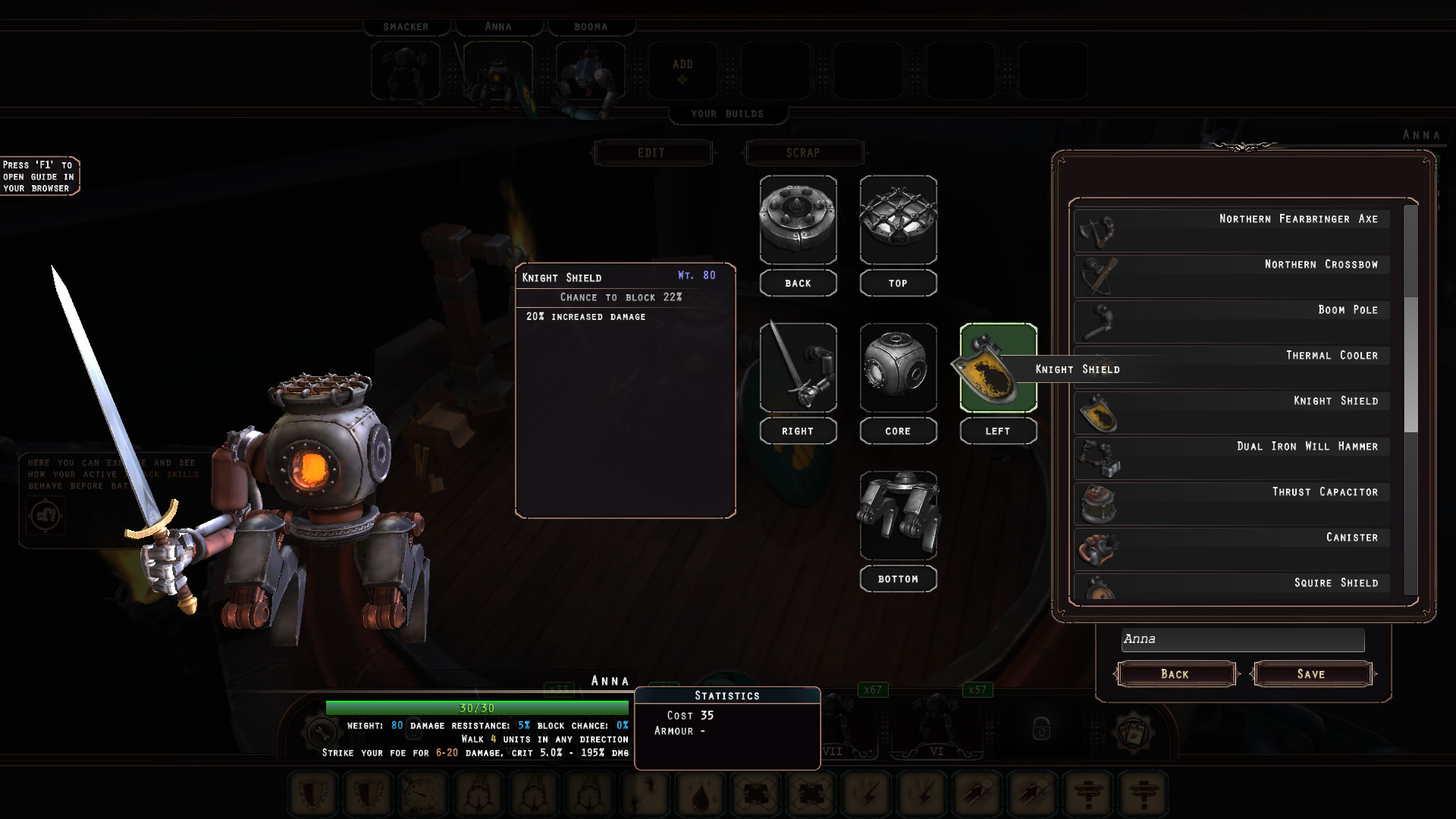Select the Left arm shield slot
The image size is (1456, 819).
coord(998,368)
